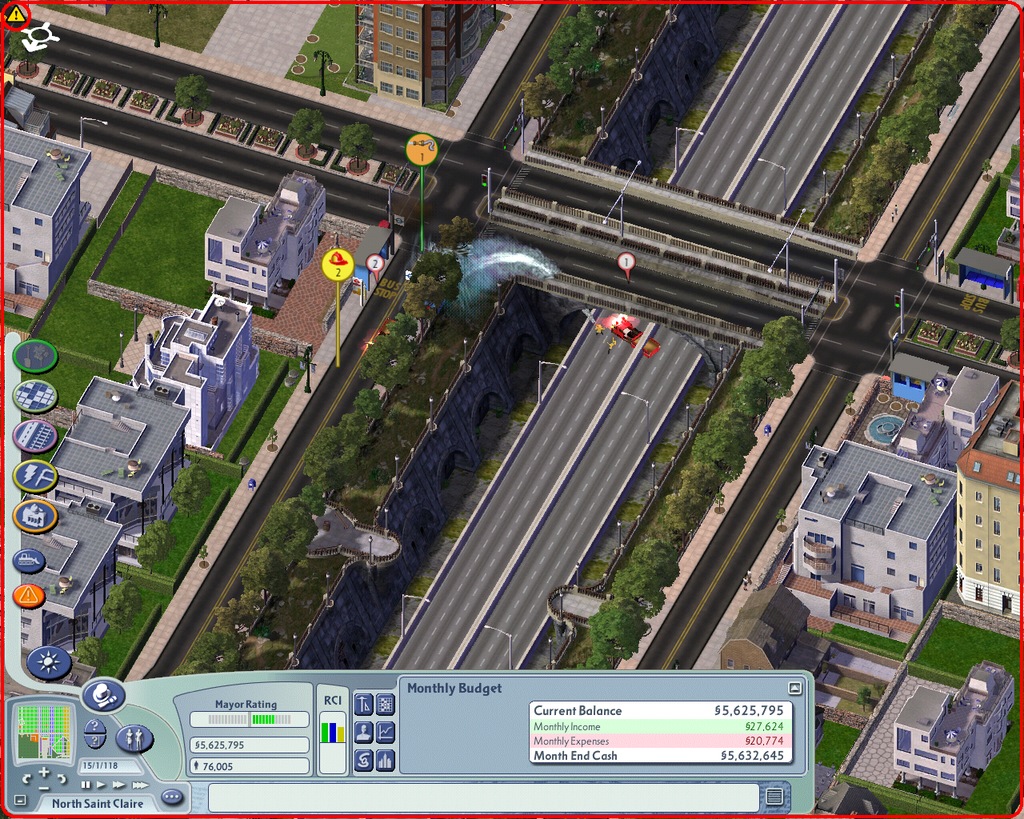This screenshot has width=1024, height=819.
Task: Open the emergency tools menu
Action: 29,597
